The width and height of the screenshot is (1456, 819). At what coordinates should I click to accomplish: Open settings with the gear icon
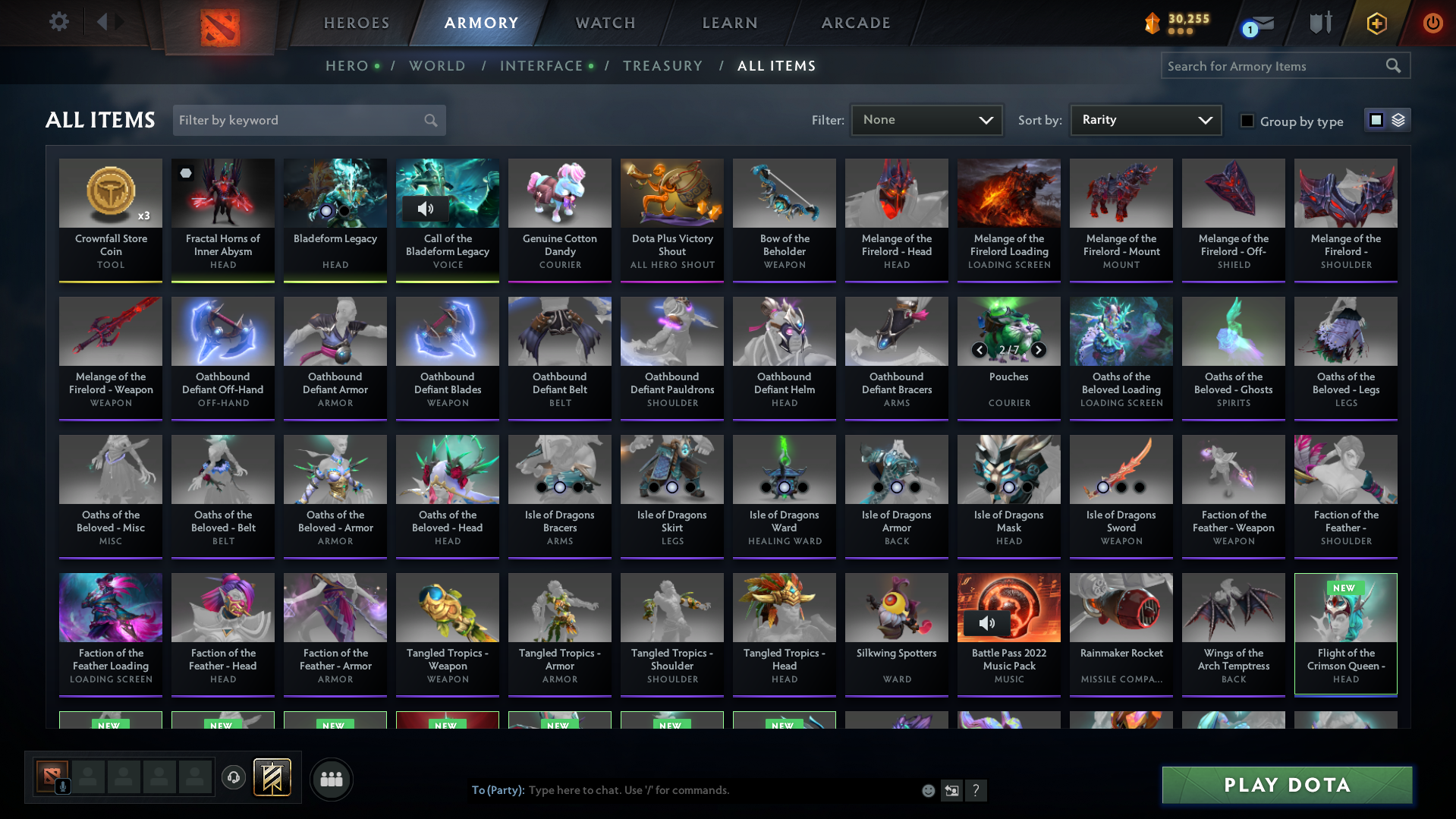tap(59, 22)
